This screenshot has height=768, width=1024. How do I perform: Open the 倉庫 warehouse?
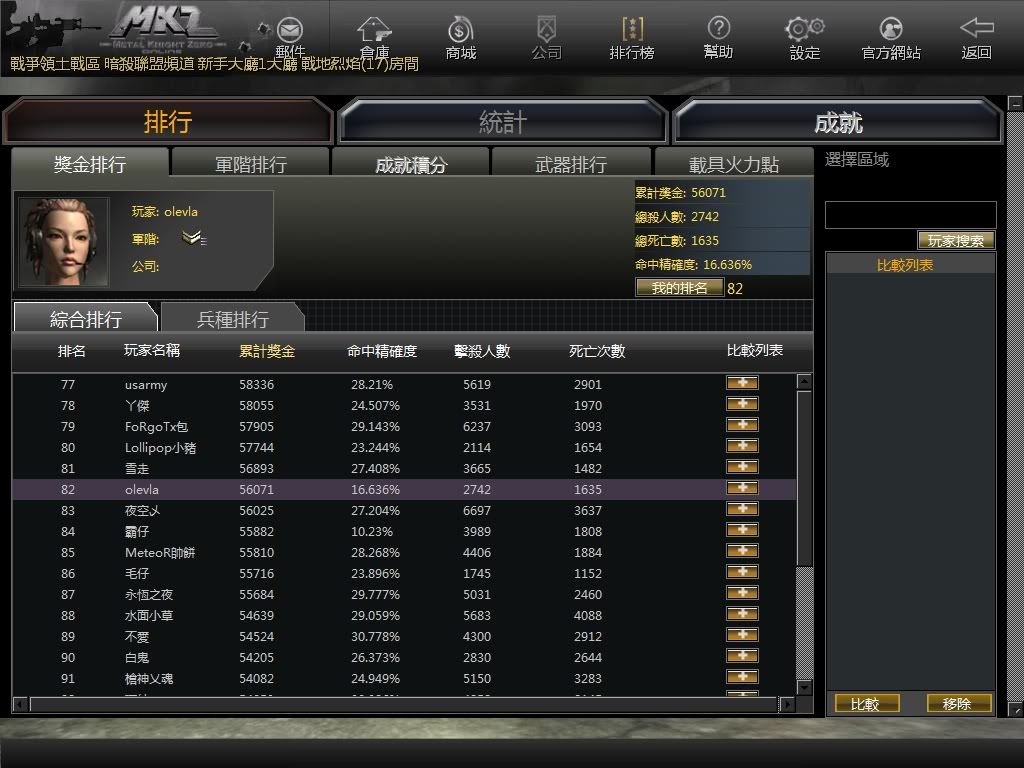coord(375,36)
